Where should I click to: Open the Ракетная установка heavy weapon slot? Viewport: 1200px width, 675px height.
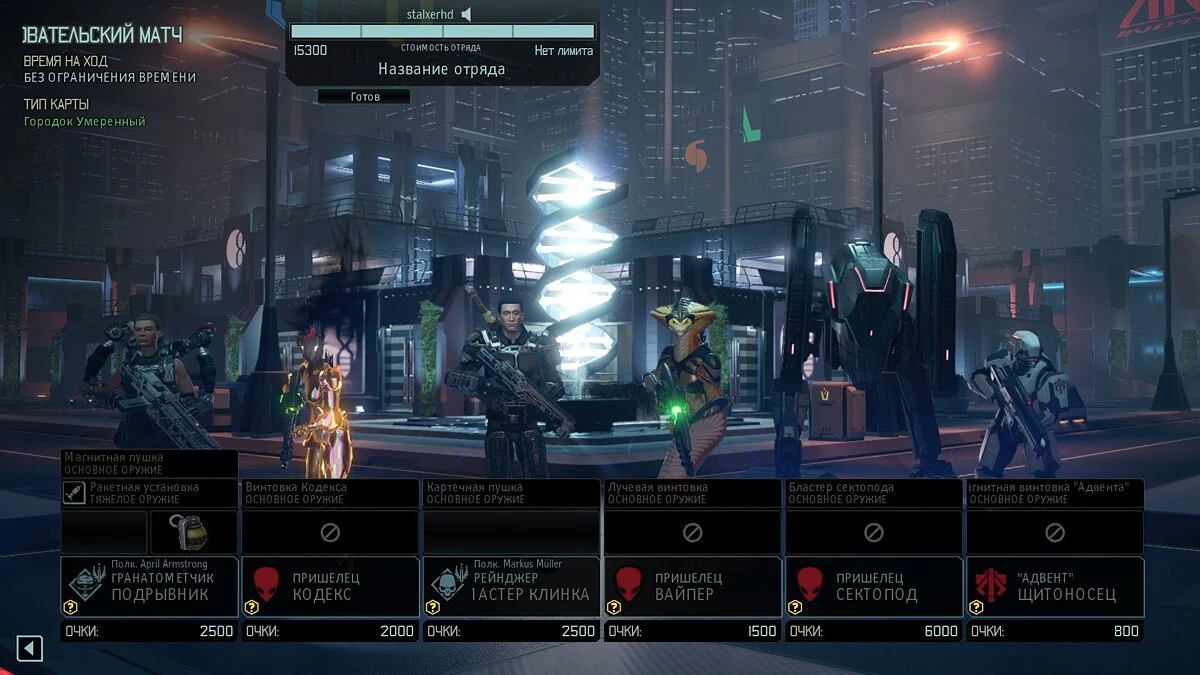150,492
